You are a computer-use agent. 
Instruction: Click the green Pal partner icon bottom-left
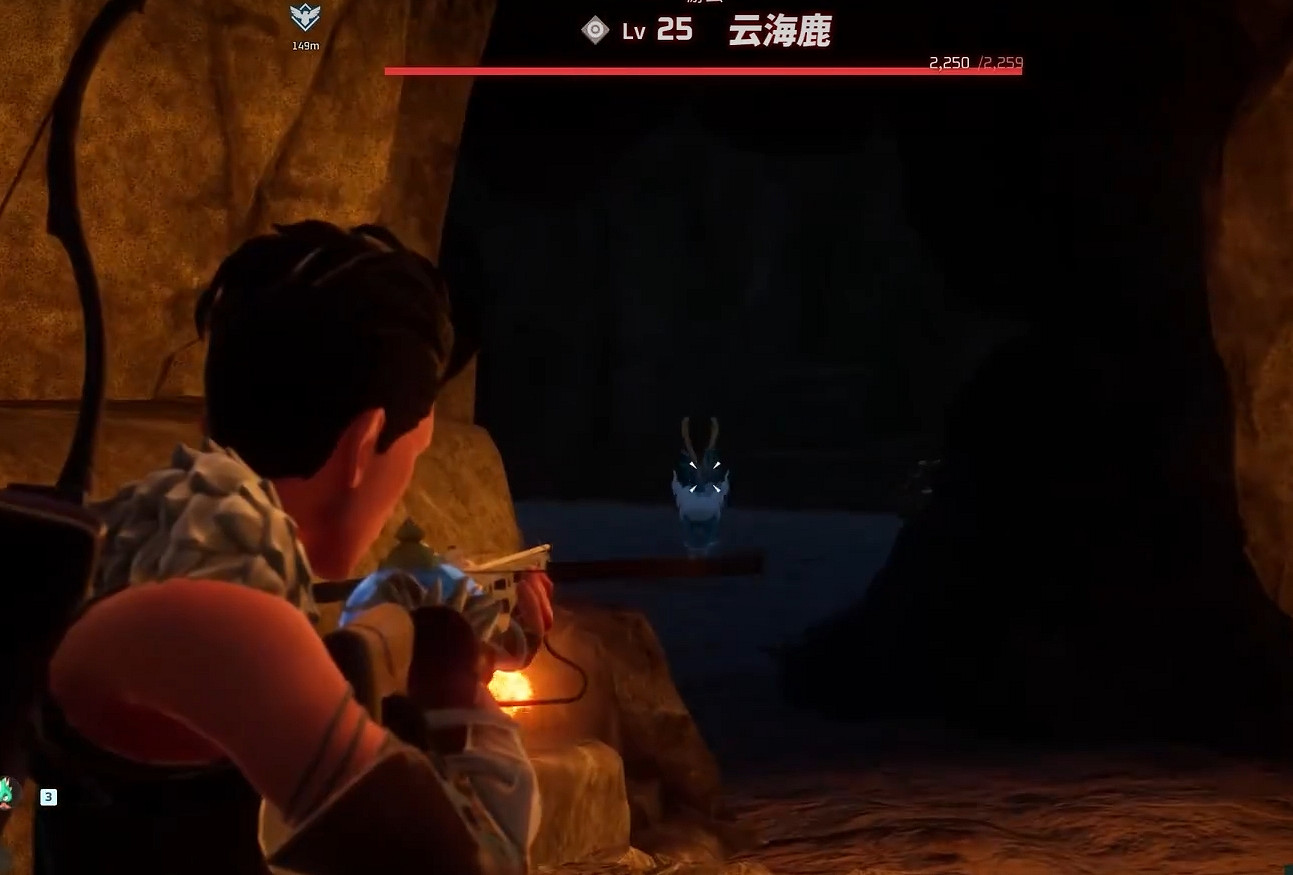[8, 790]
